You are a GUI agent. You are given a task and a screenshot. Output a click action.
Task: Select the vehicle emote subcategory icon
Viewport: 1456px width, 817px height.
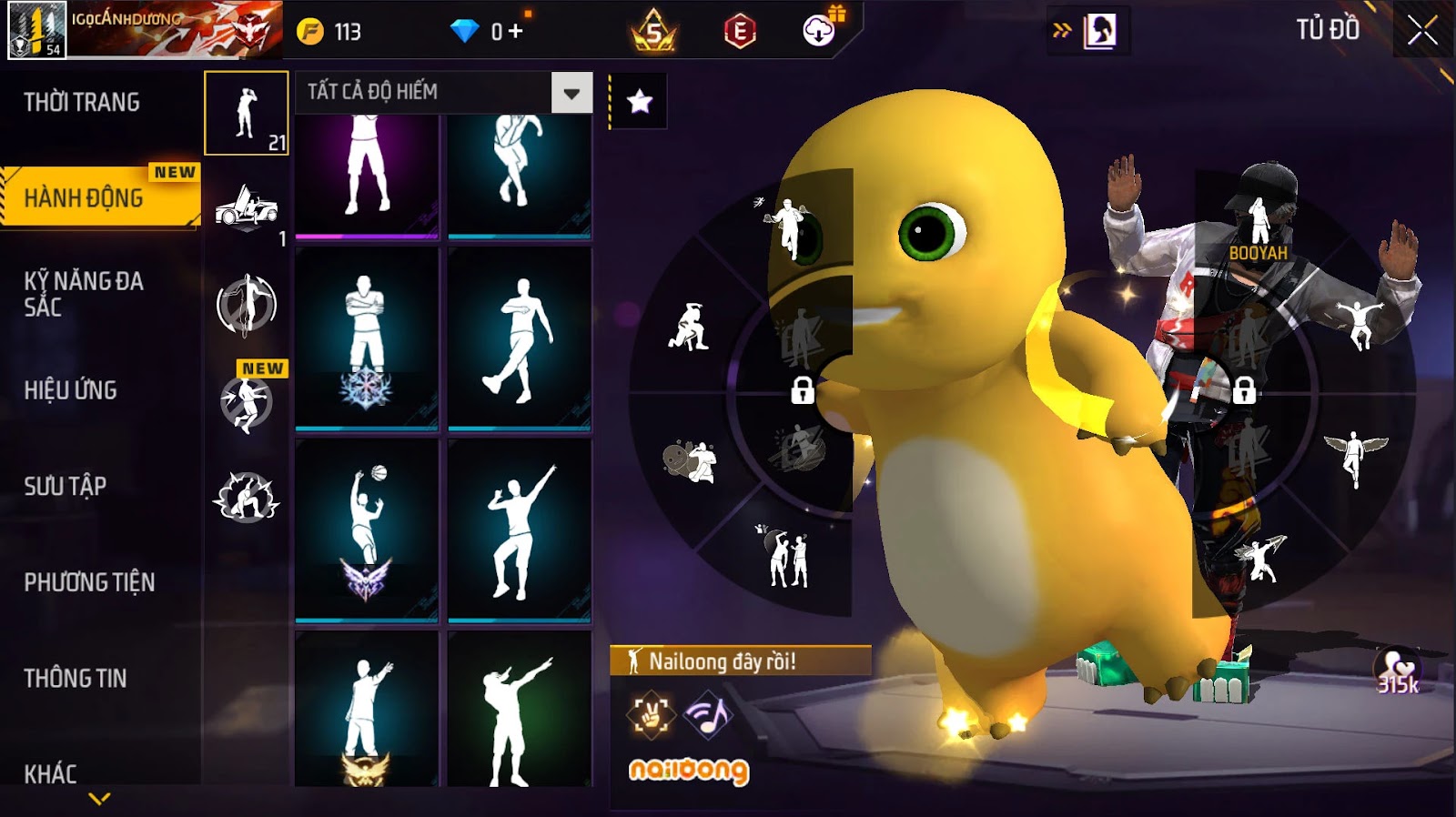(x=246, y=208)
